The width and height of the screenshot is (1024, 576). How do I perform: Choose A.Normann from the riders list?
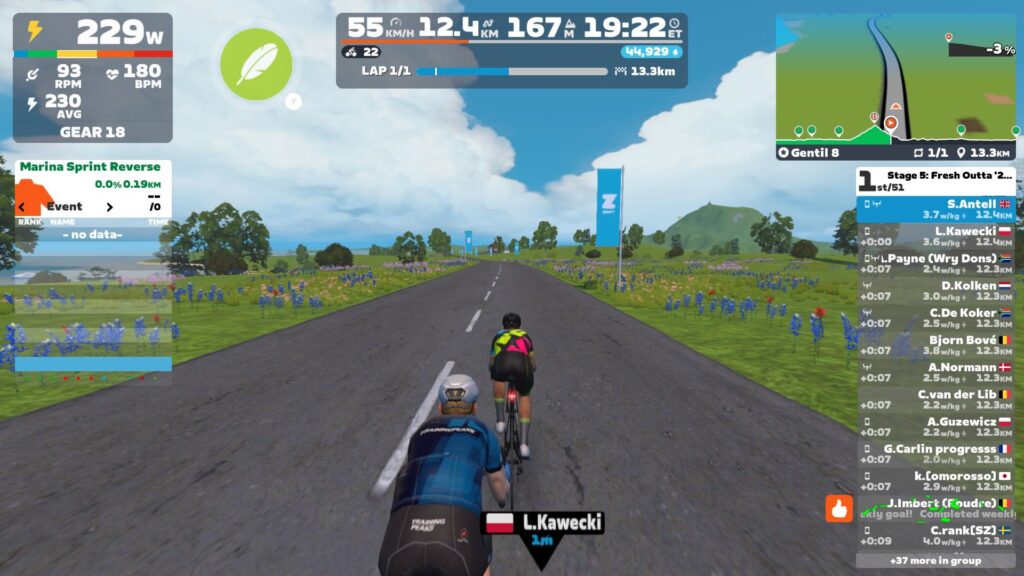click(x=935, y=372)
